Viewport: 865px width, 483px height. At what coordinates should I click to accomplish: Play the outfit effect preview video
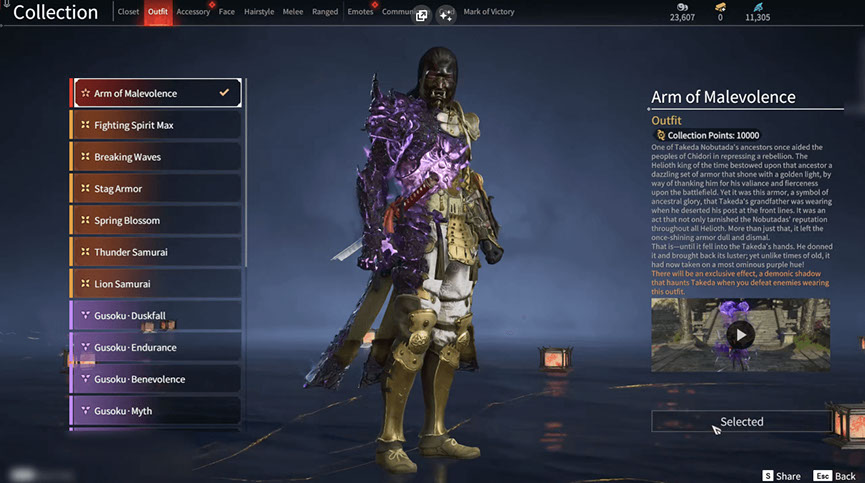coord(740,334)
